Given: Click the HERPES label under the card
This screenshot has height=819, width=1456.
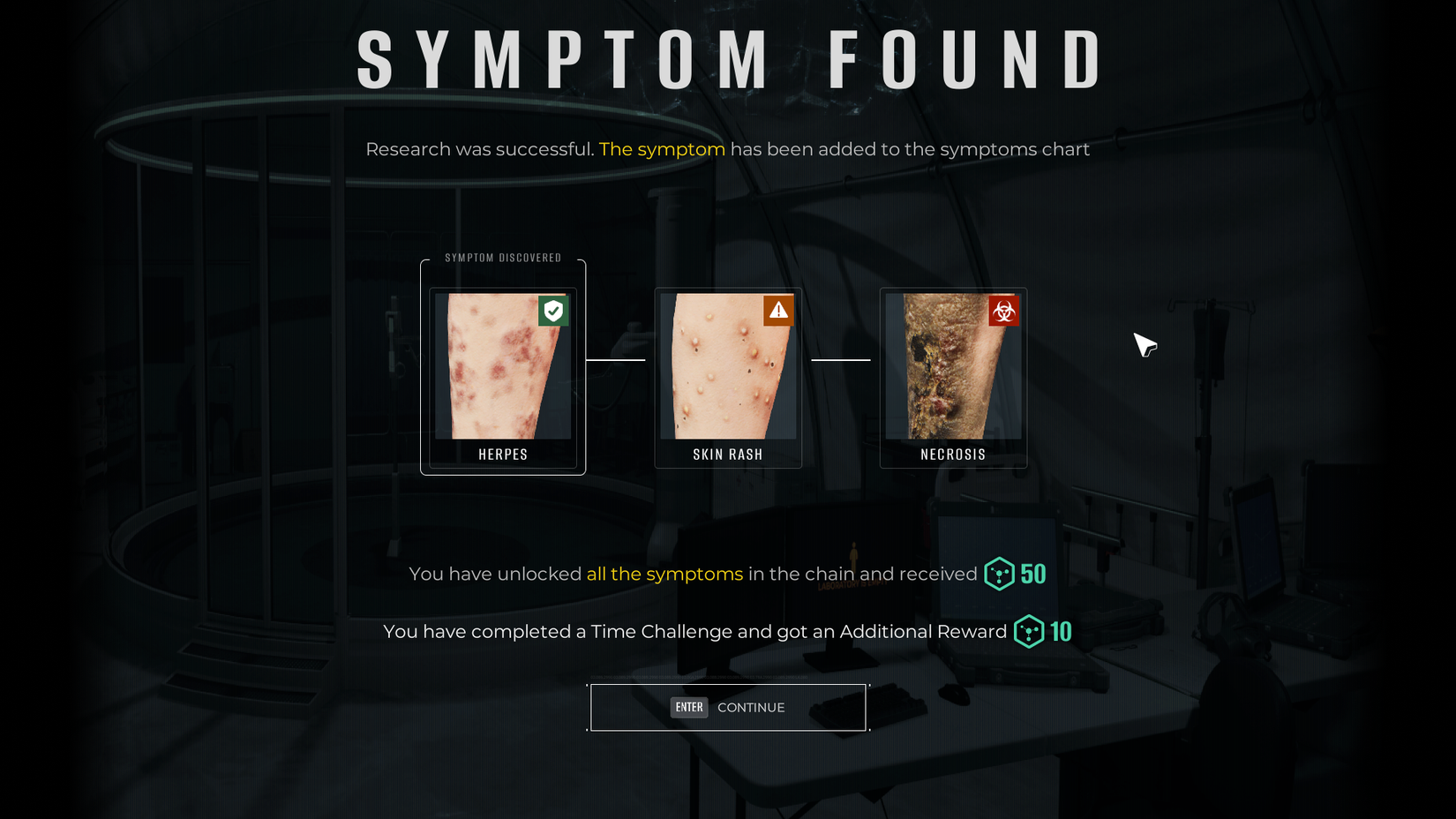Looking at the screenshot, I should pos(502,454).
